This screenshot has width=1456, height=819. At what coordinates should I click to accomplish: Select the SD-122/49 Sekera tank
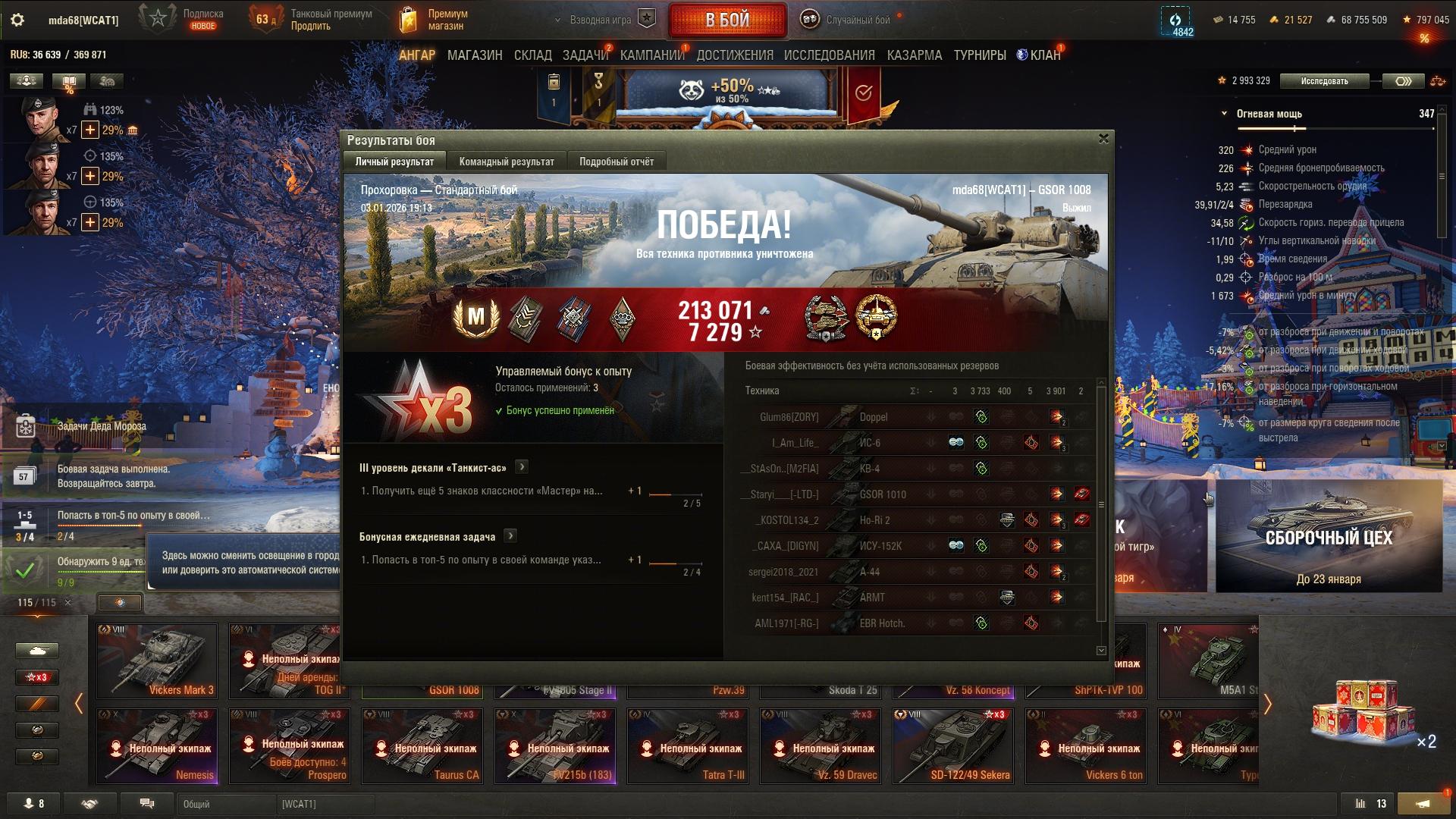pyautogui.click(x=952, y=745)
